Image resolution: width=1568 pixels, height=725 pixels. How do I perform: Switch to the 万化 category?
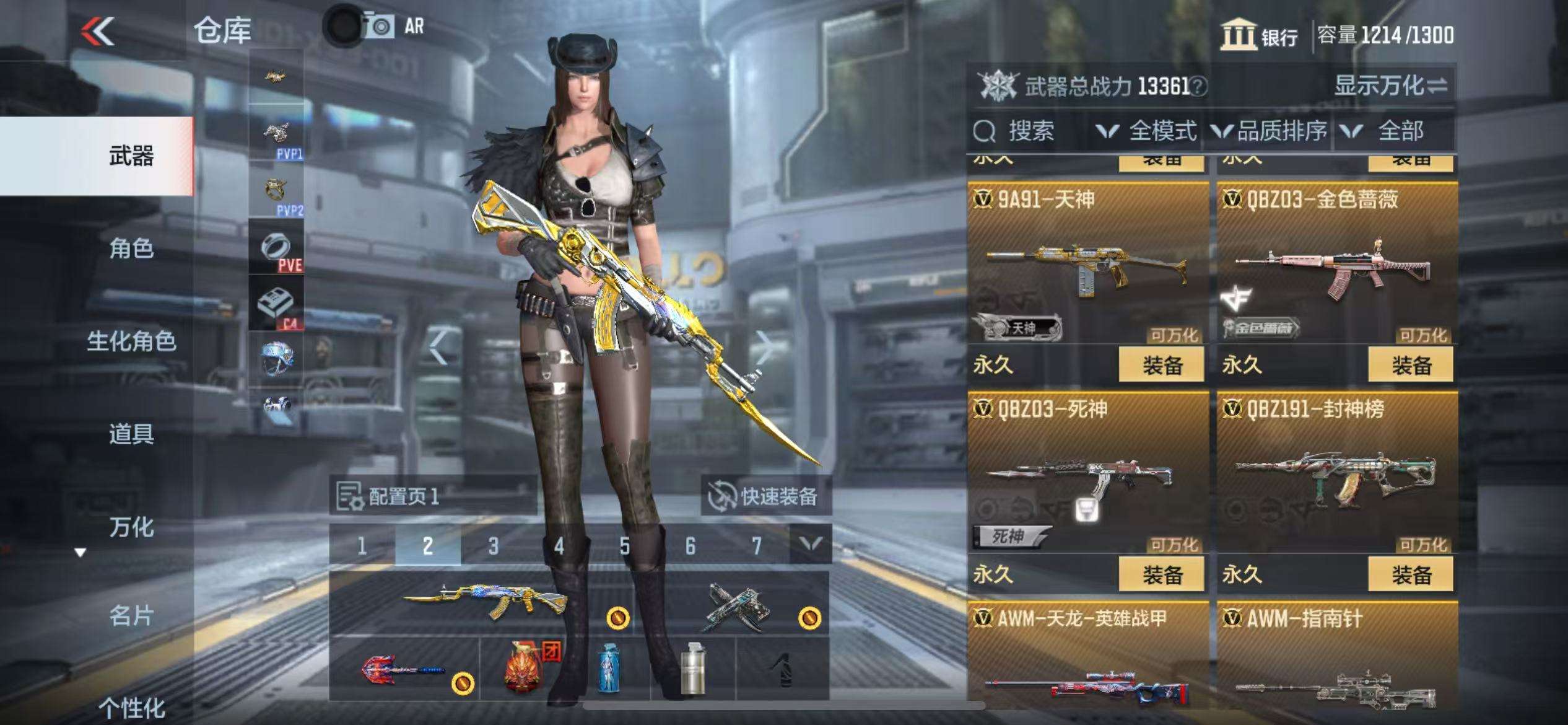pos(131,527)
